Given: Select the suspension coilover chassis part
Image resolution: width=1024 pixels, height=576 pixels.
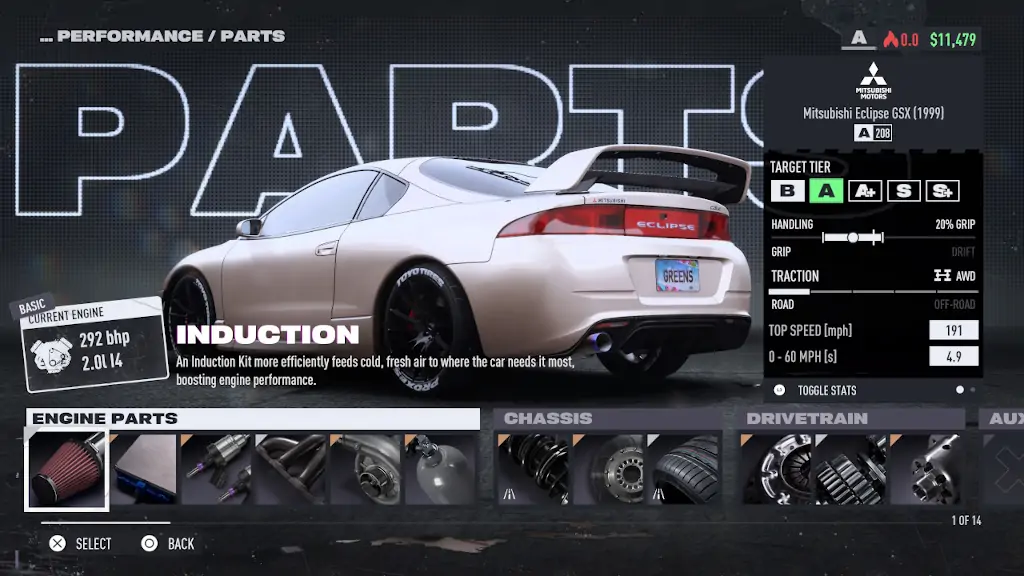Looking at the screenshot, I should (534, 469).
